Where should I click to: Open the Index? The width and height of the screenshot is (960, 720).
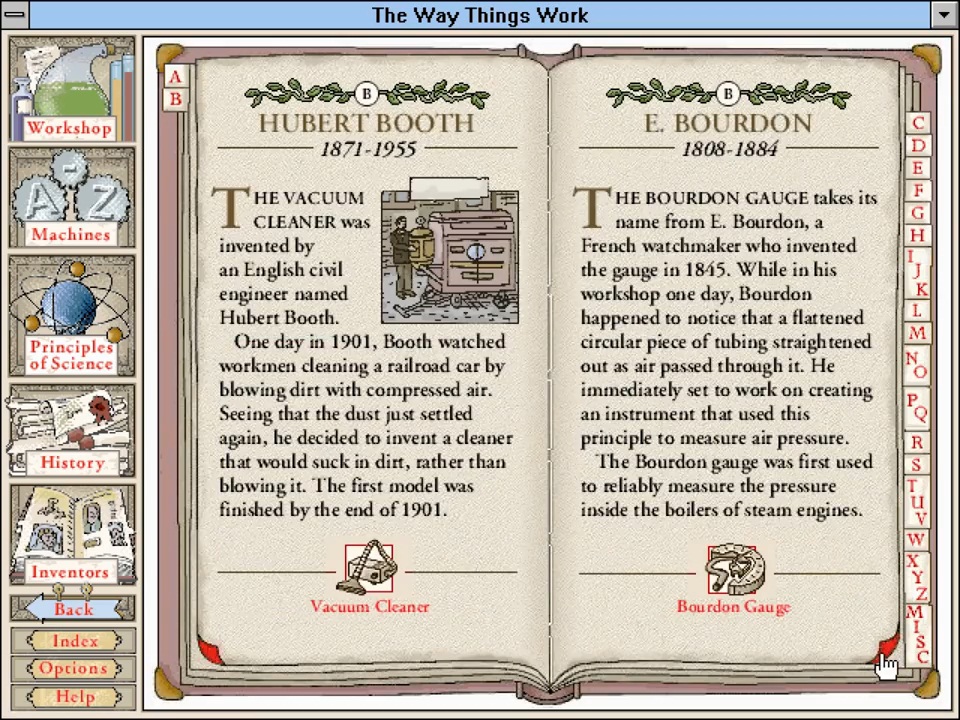(74, 641)
